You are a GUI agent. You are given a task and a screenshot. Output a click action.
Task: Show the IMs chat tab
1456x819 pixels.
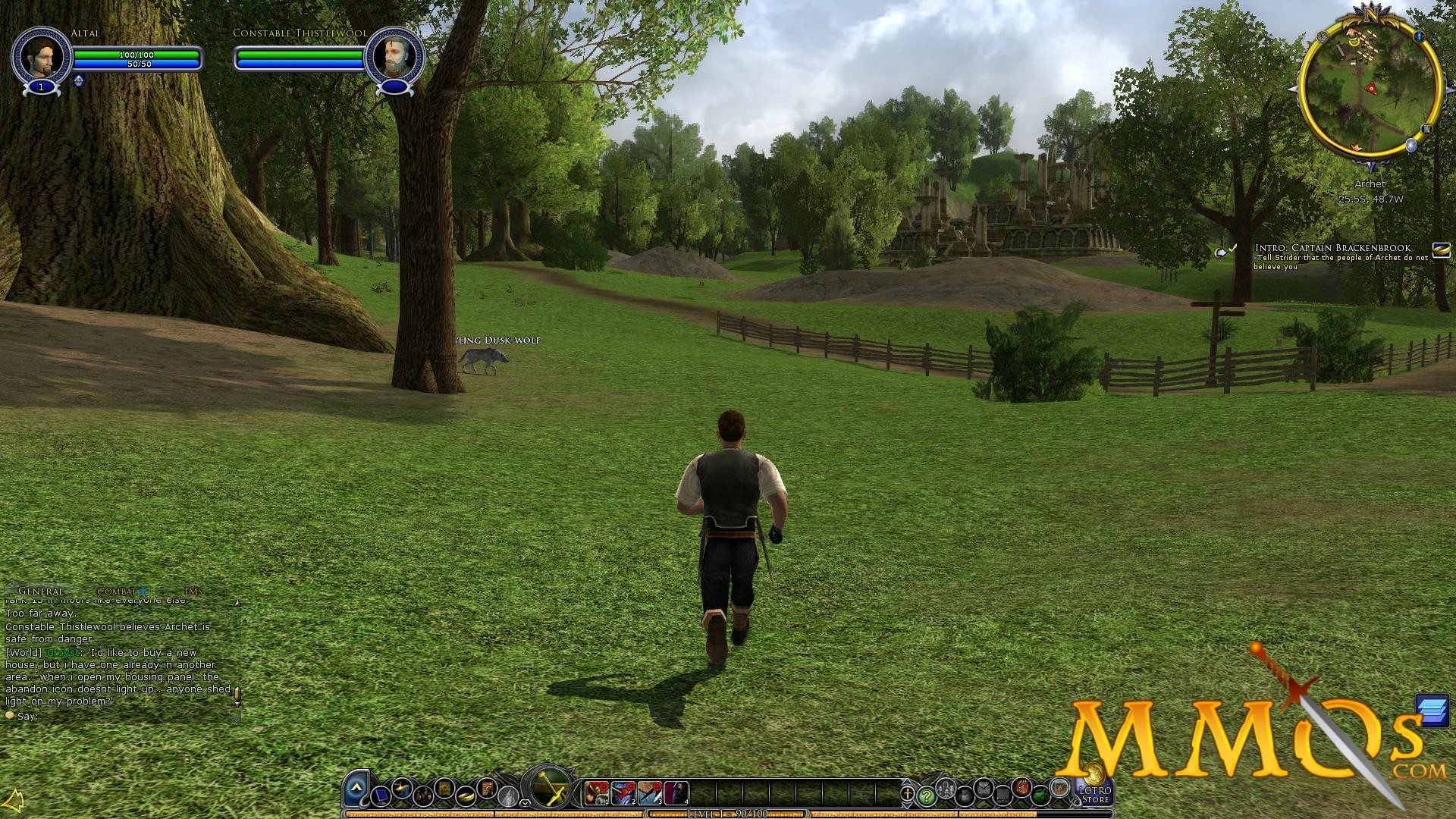[x=193, y=591]
